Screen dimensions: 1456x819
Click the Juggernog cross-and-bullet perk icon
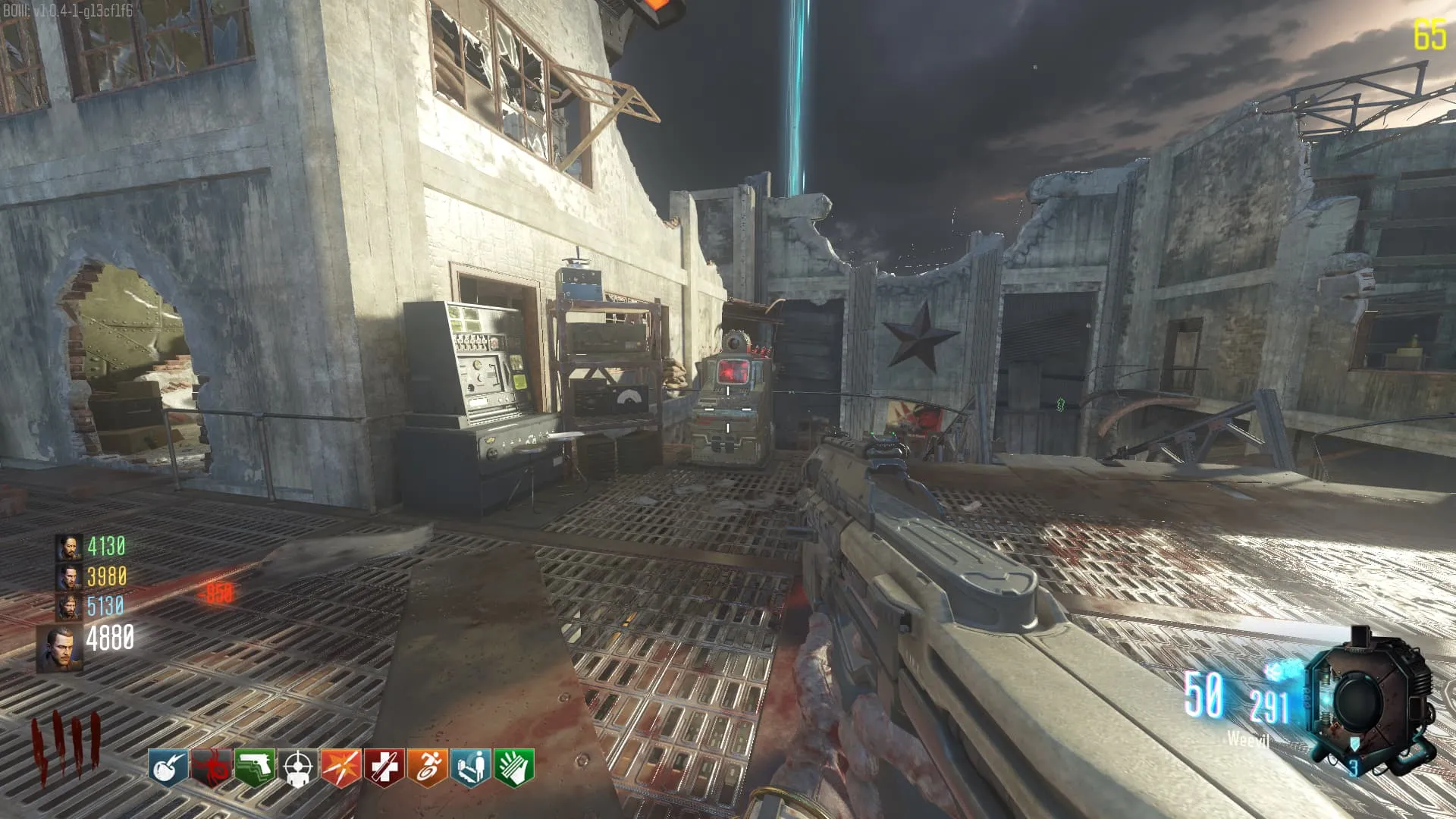click(x=384, y=767)
